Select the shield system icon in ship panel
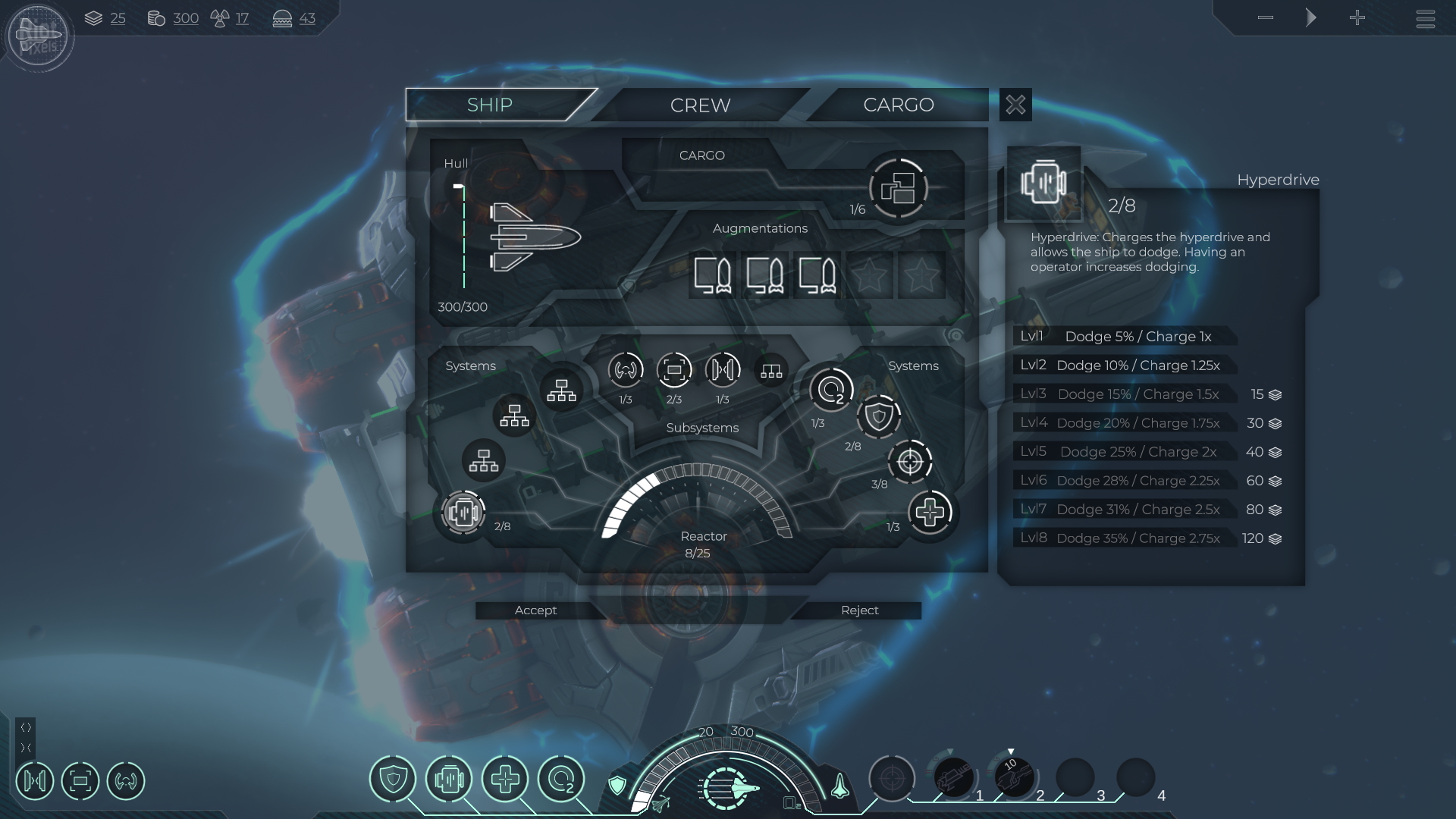This screenshot has height=819, width=1456. 879,416
